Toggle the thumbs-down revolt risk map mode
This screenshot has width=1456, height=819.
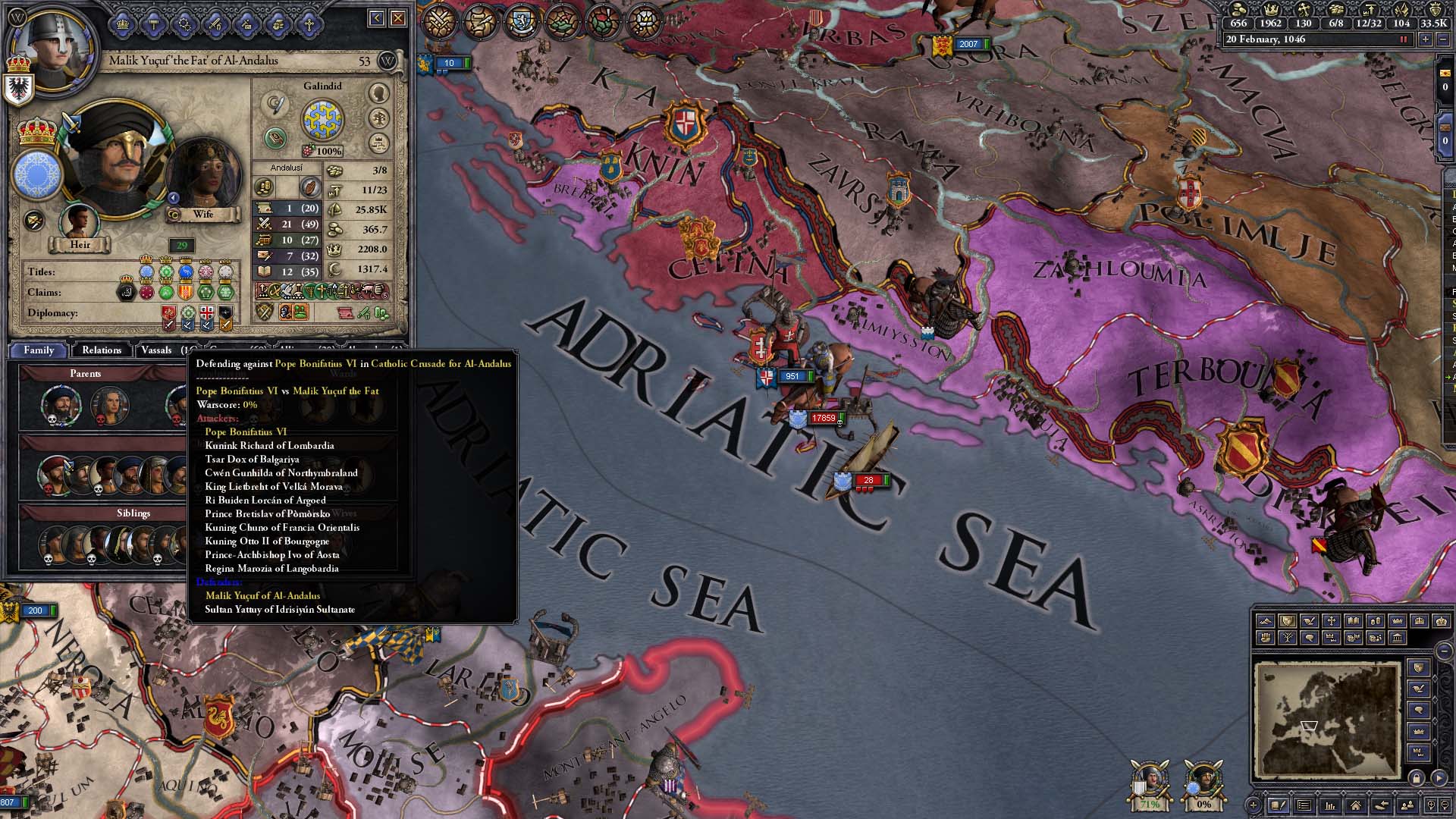tap(1310, 638)
